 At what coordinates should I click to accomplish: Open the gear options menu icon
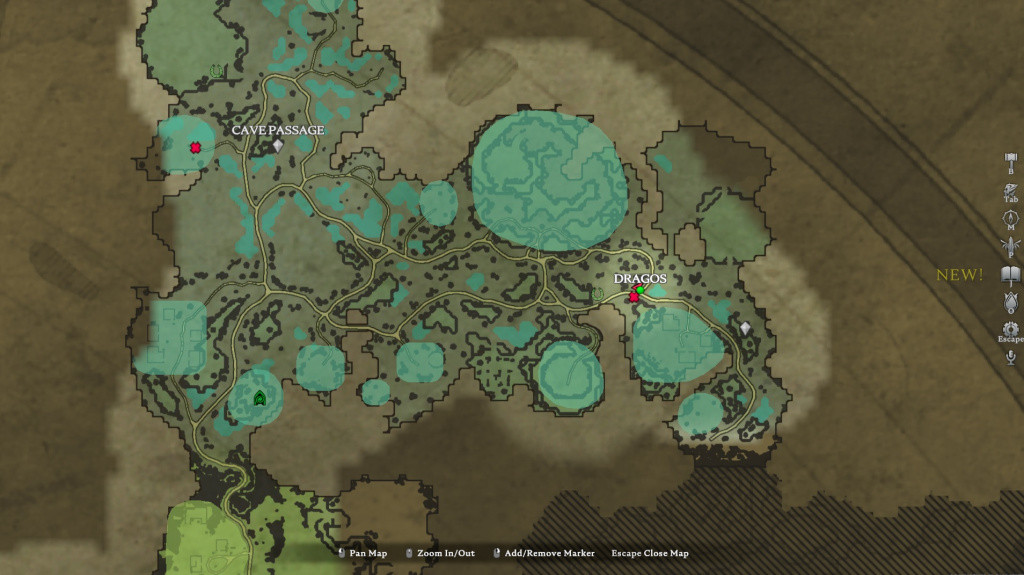pyautogui.click(x=1010, y=329)
